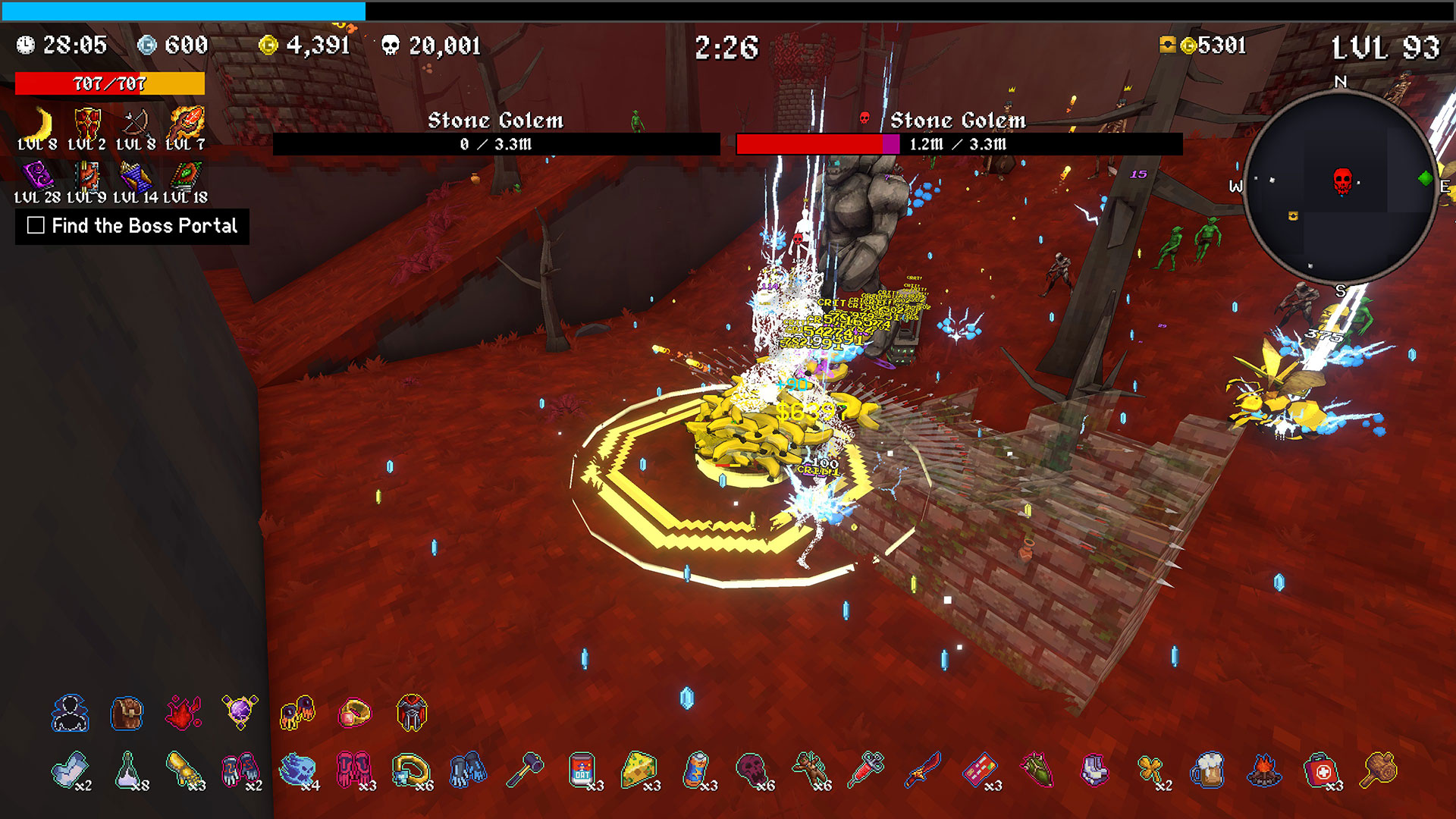This screenshot has width=1456, height=819.
Task: Select the cheese wedge item icon
Action: pyautogui.click(x=639, y=770)
